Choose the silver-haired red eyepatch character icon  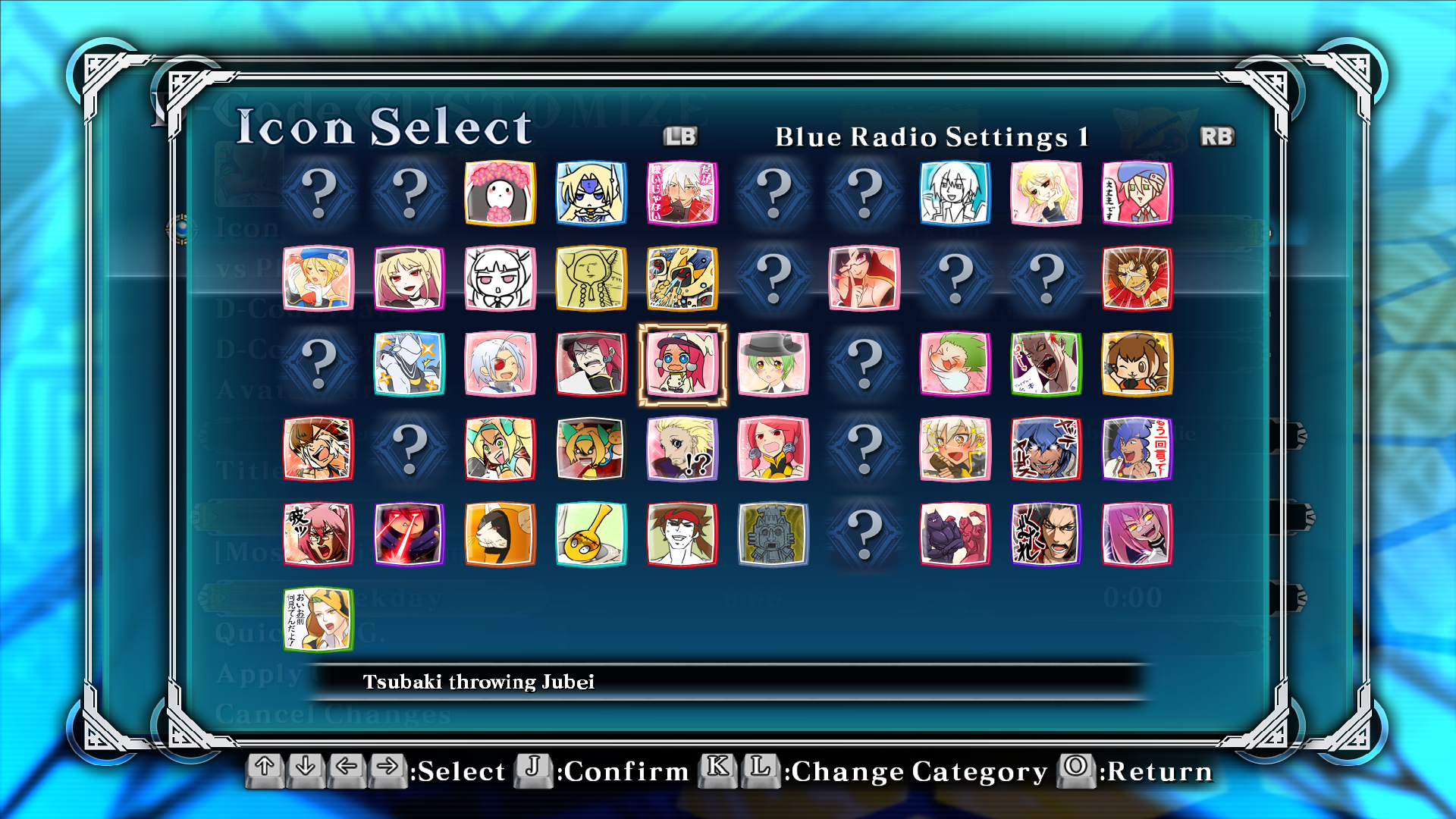[500, 364]
